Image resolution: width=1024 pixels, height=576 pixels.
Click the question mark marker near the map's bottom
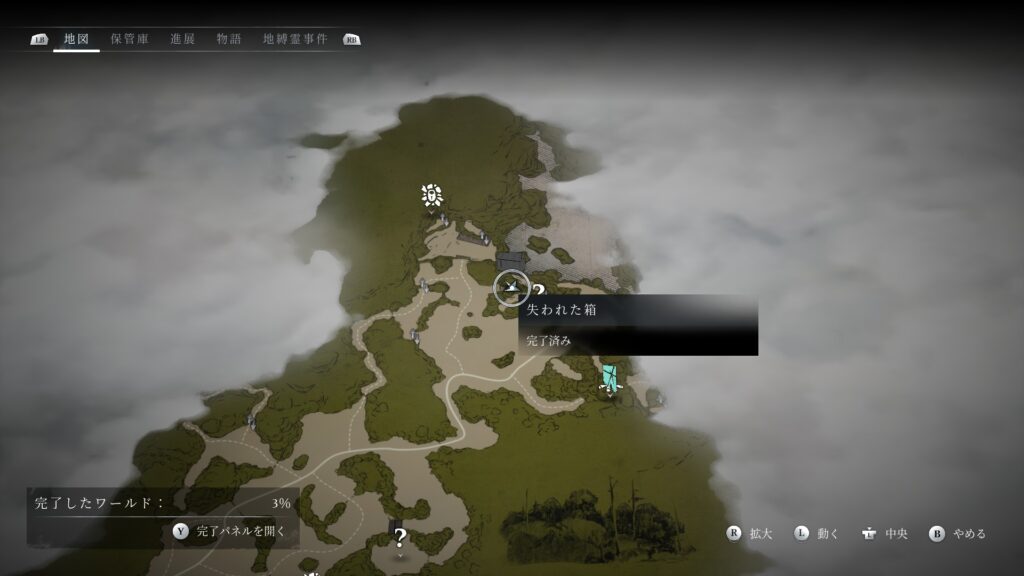pos(400,539)
